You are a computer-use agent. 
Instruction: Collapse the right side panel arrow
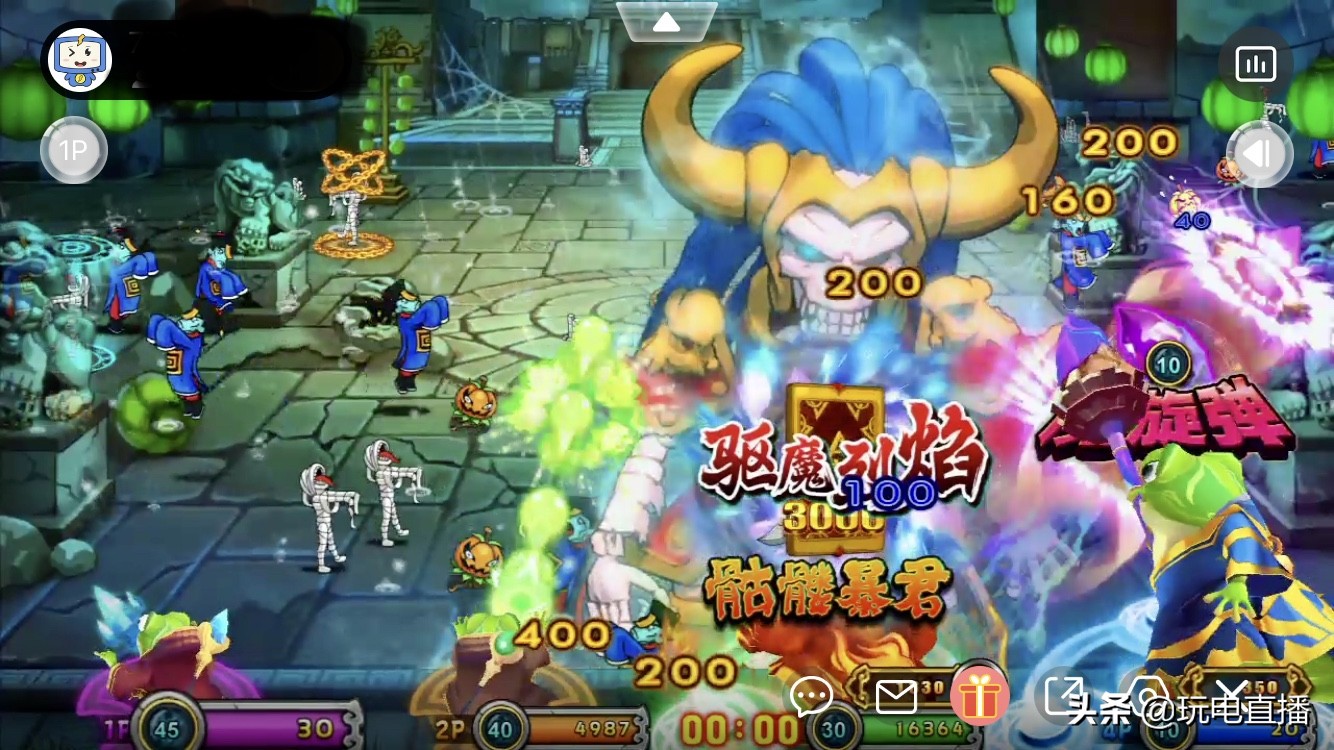point(1258,154)
